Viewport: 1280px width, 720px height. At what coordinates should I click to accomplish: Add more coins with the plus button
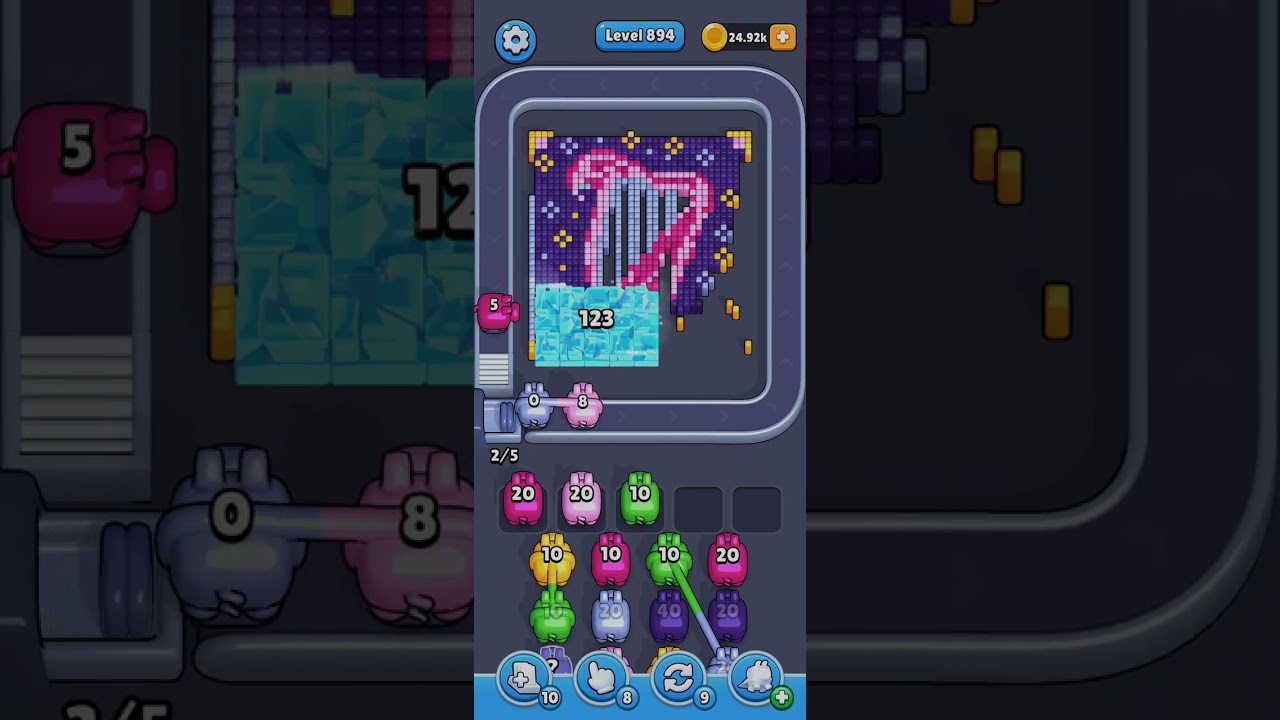(783, 37)
